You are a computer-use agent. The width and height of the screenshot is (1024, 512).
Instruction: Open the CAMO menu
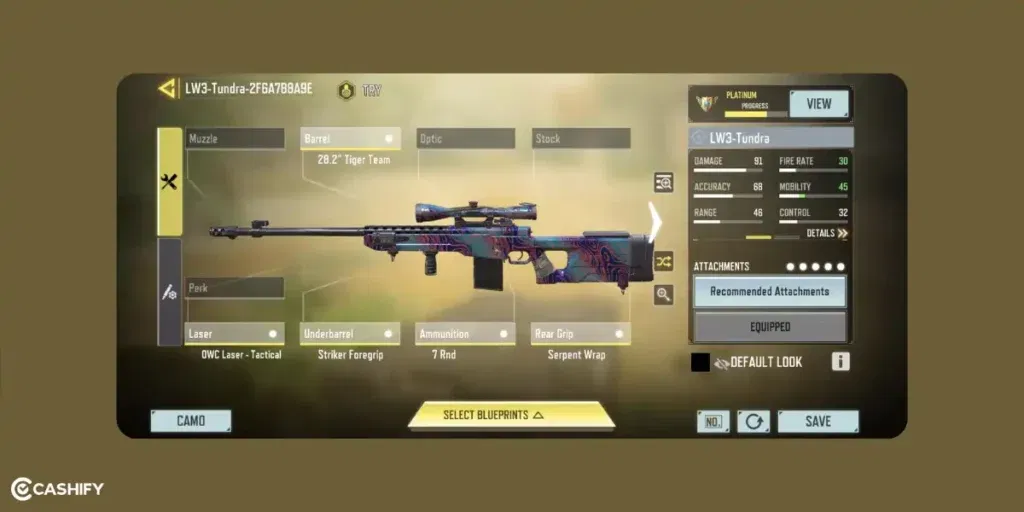[191, 421]
